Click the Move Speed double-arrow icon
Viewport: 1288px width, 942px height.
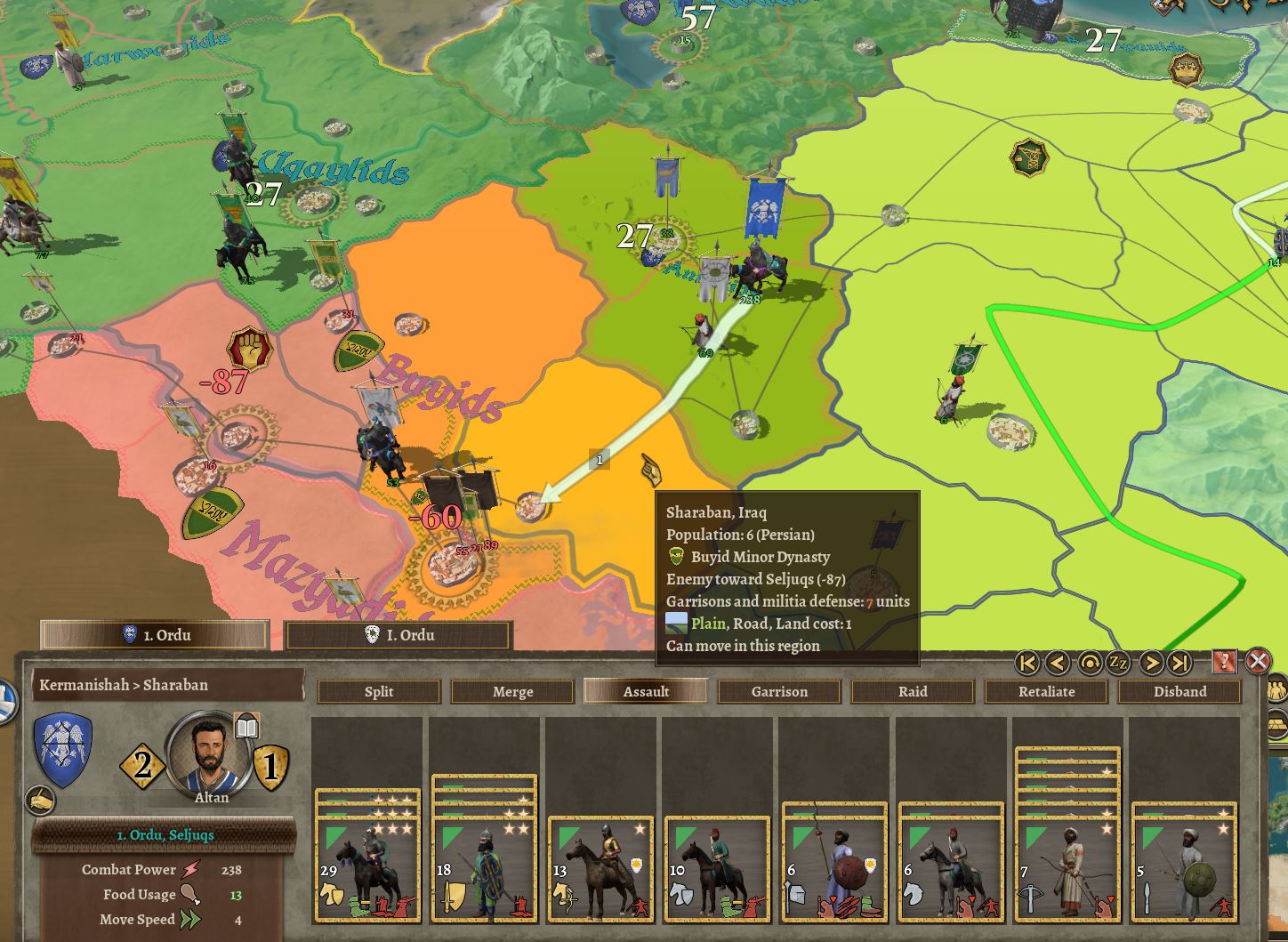coord(189,918)
